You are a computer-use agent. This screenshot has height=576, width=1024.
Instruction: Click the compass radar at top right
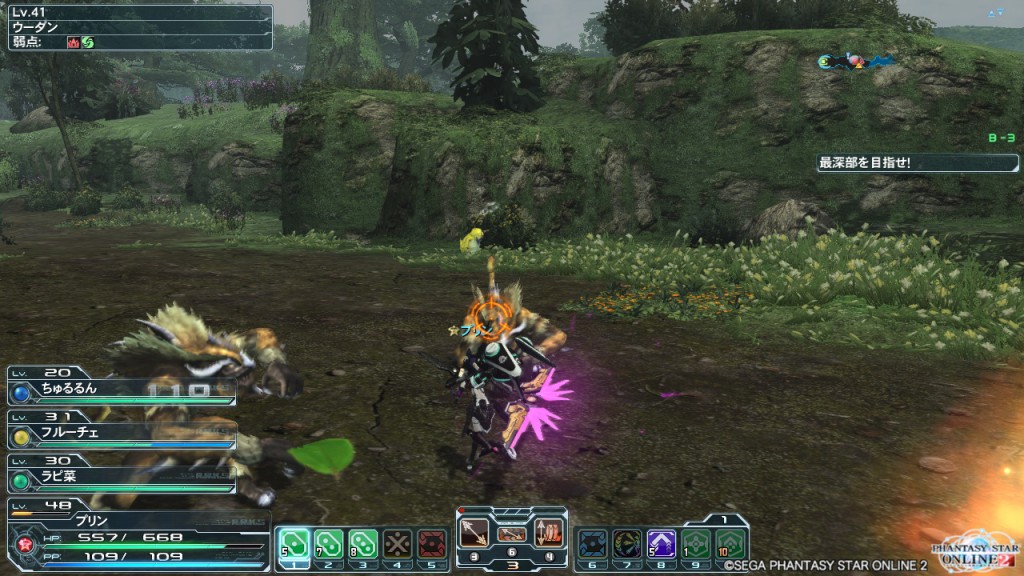pos(854,62)
